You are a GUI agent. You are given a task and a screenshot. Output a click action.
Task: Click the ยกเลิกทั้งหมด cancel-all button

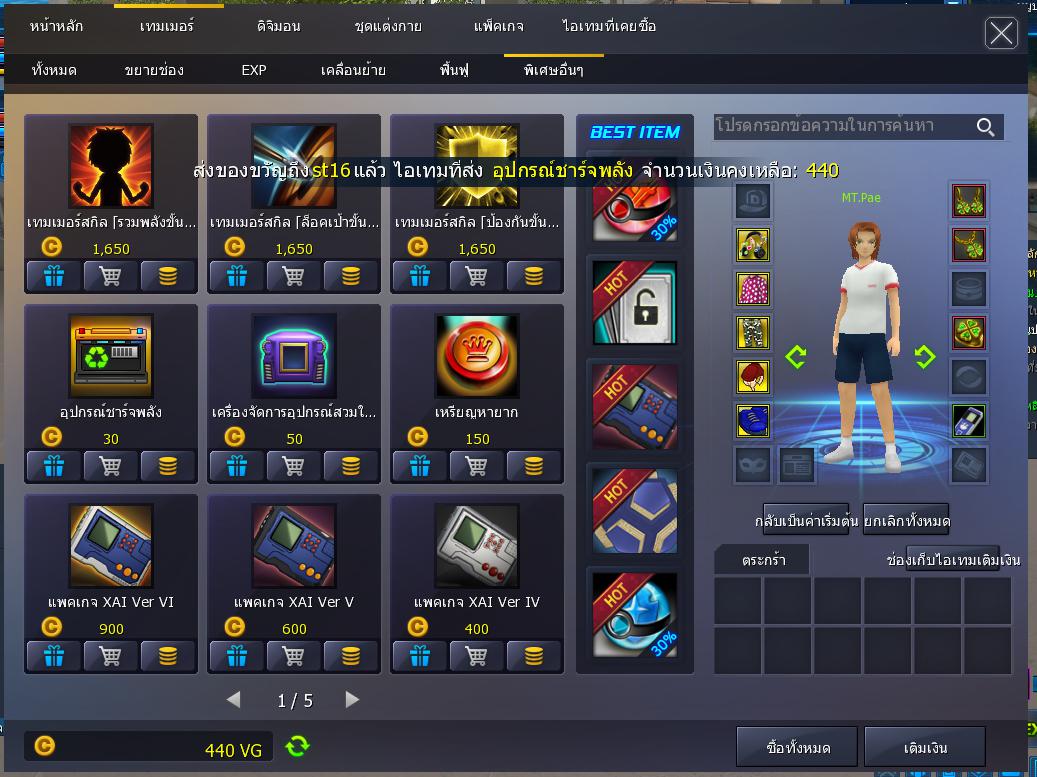coord(906,521)
